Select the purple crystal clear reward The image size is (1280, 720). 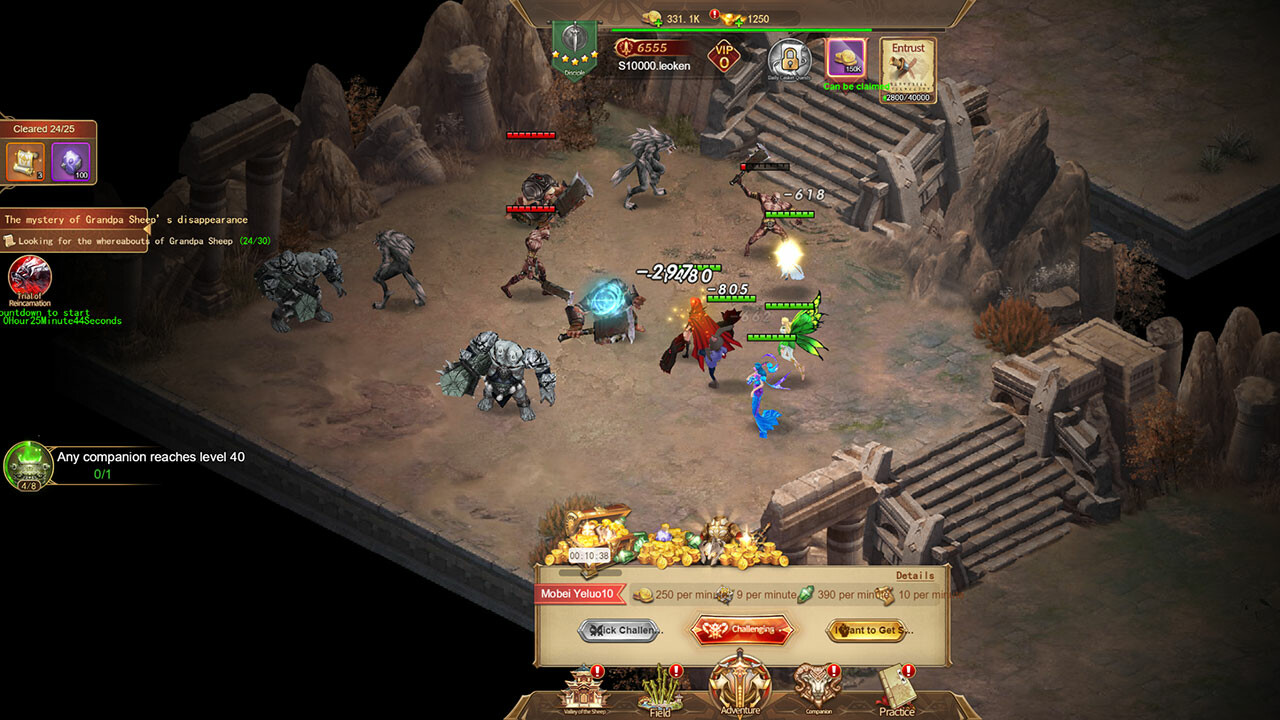[70, 161]
